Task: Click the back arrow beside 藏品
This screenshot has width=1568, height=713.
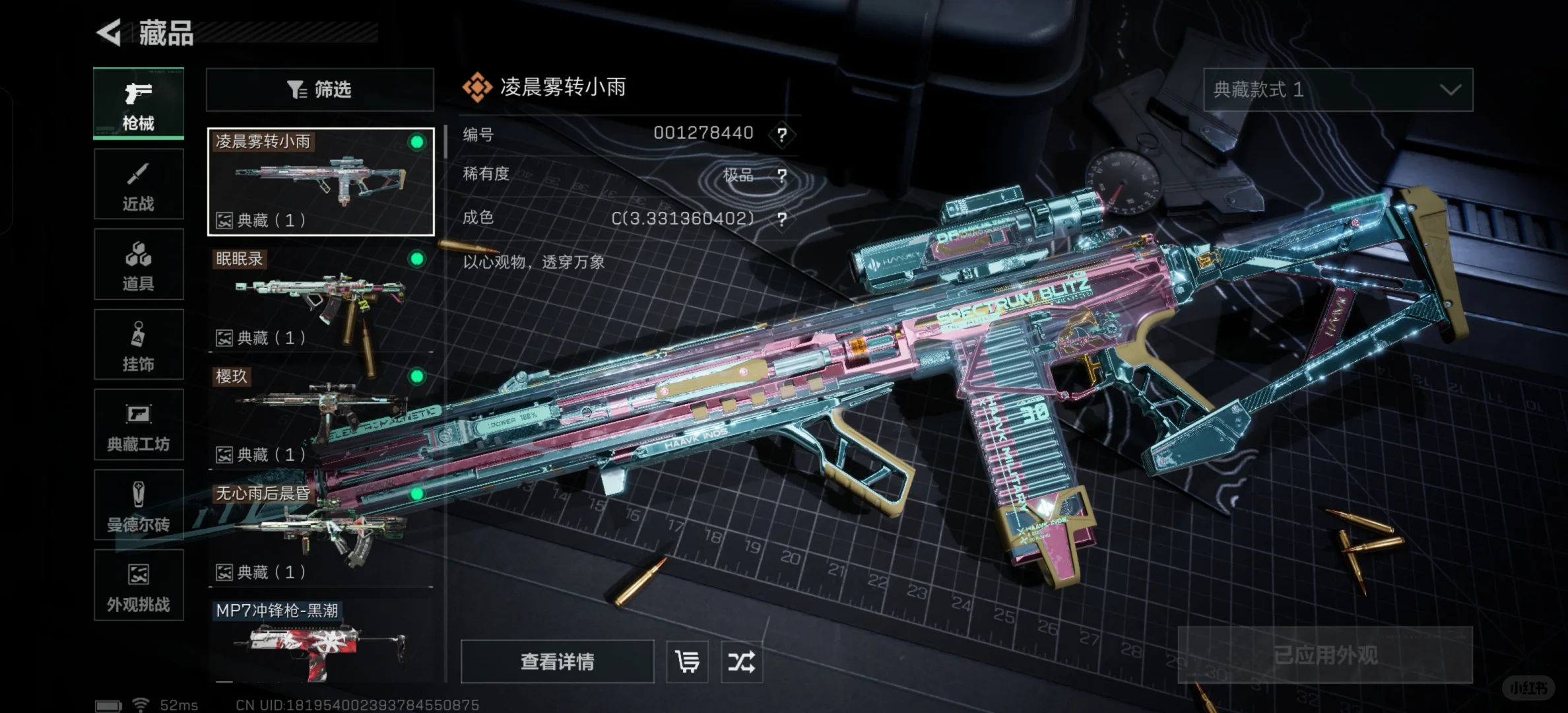Action: [108, 32]
